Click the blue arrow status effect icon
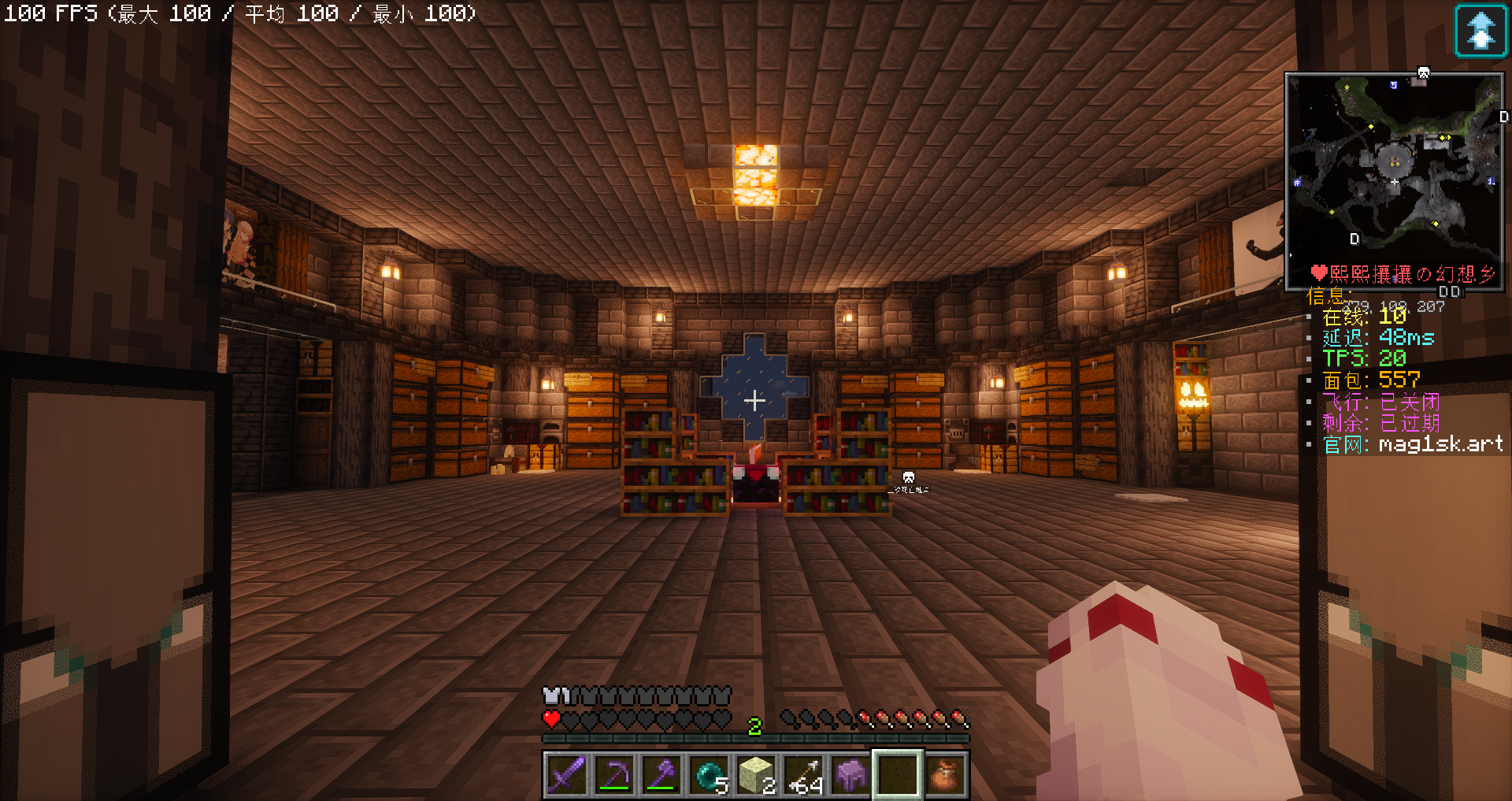The width and height of the screenshot is (1512, 801). [x=1480, y=31]
